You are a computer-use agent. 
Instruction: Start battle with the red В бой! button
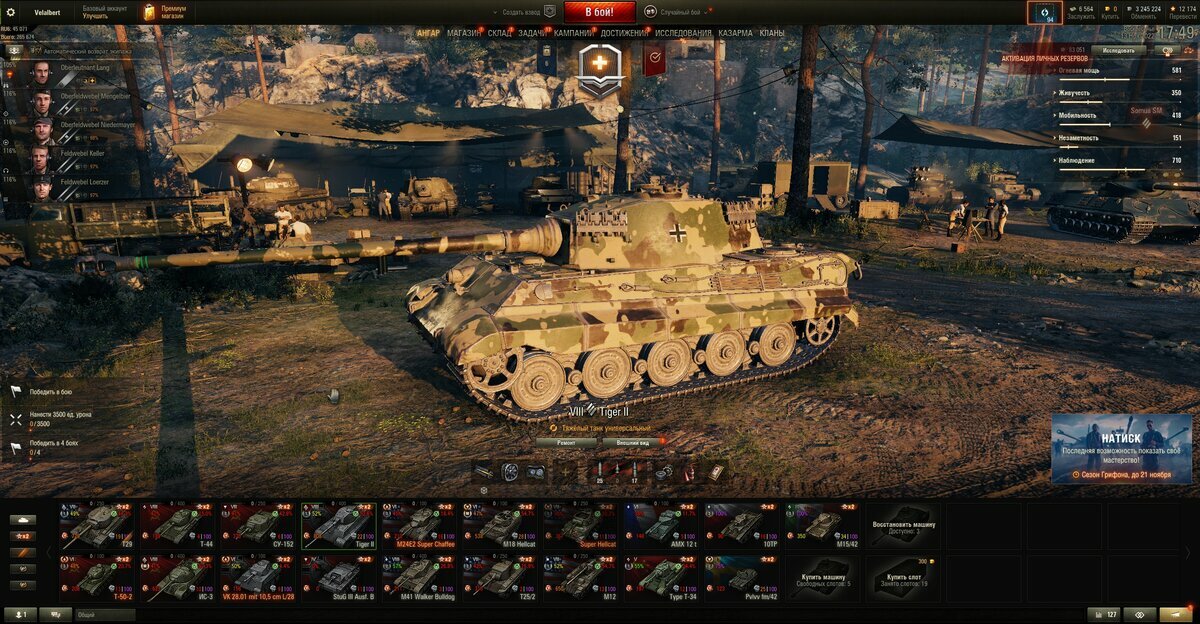pos(600,12)
